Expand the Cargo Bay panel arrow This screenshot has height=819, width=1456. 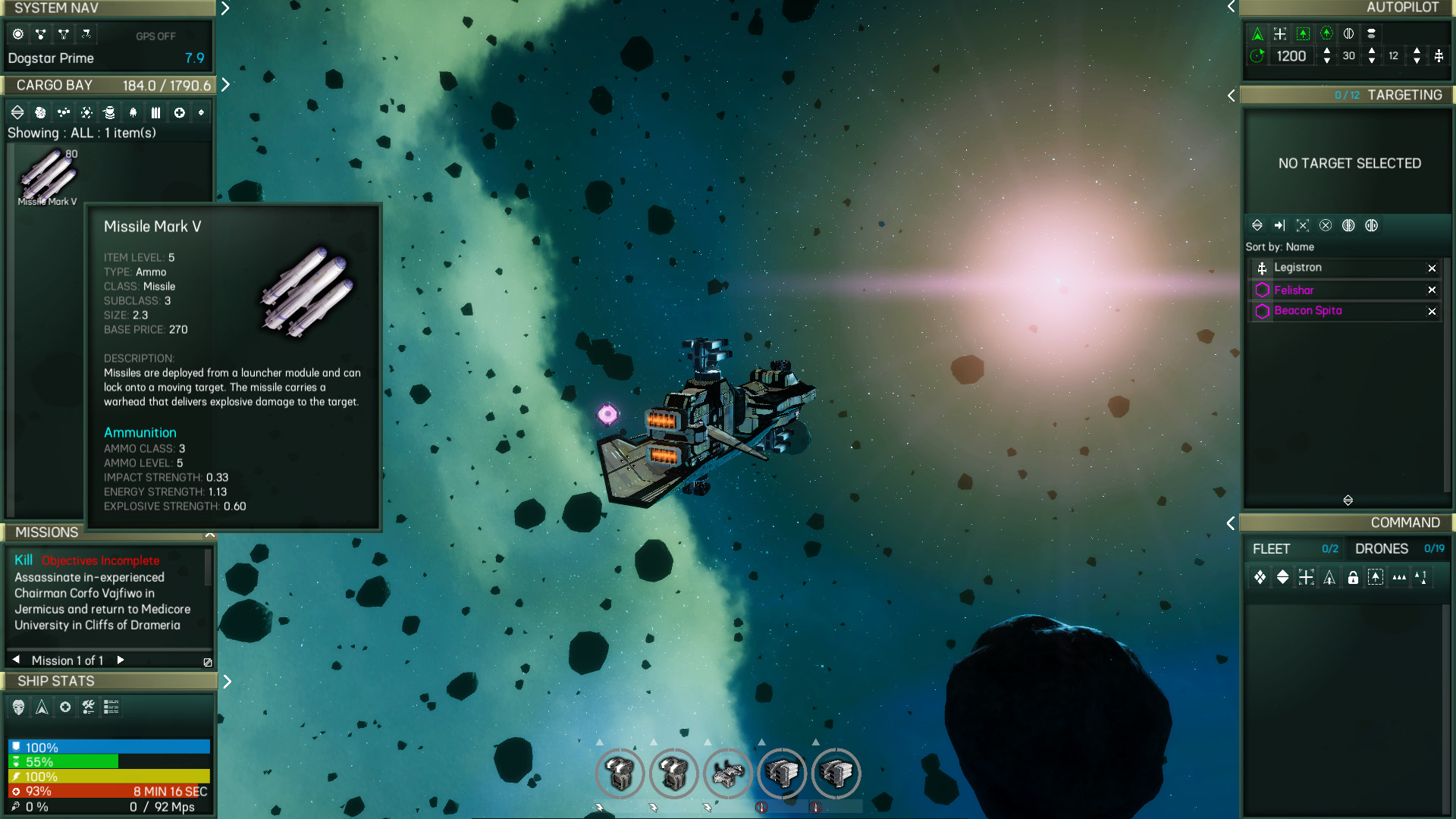[225, 85]
